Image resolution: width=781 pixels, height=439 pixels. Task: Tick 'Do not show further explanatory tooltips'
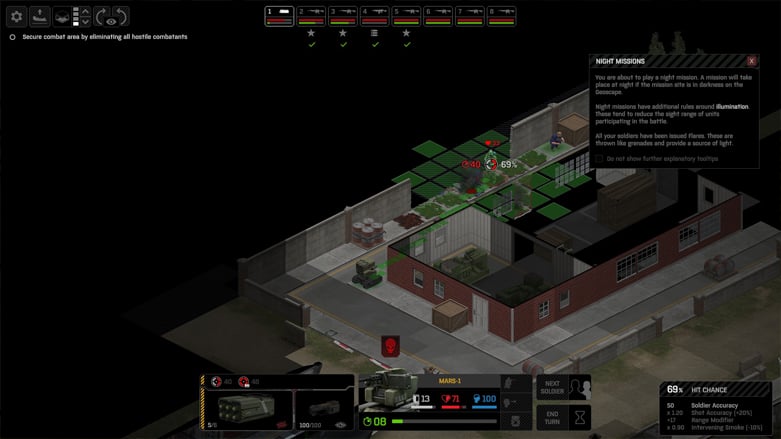coord(600,158)
